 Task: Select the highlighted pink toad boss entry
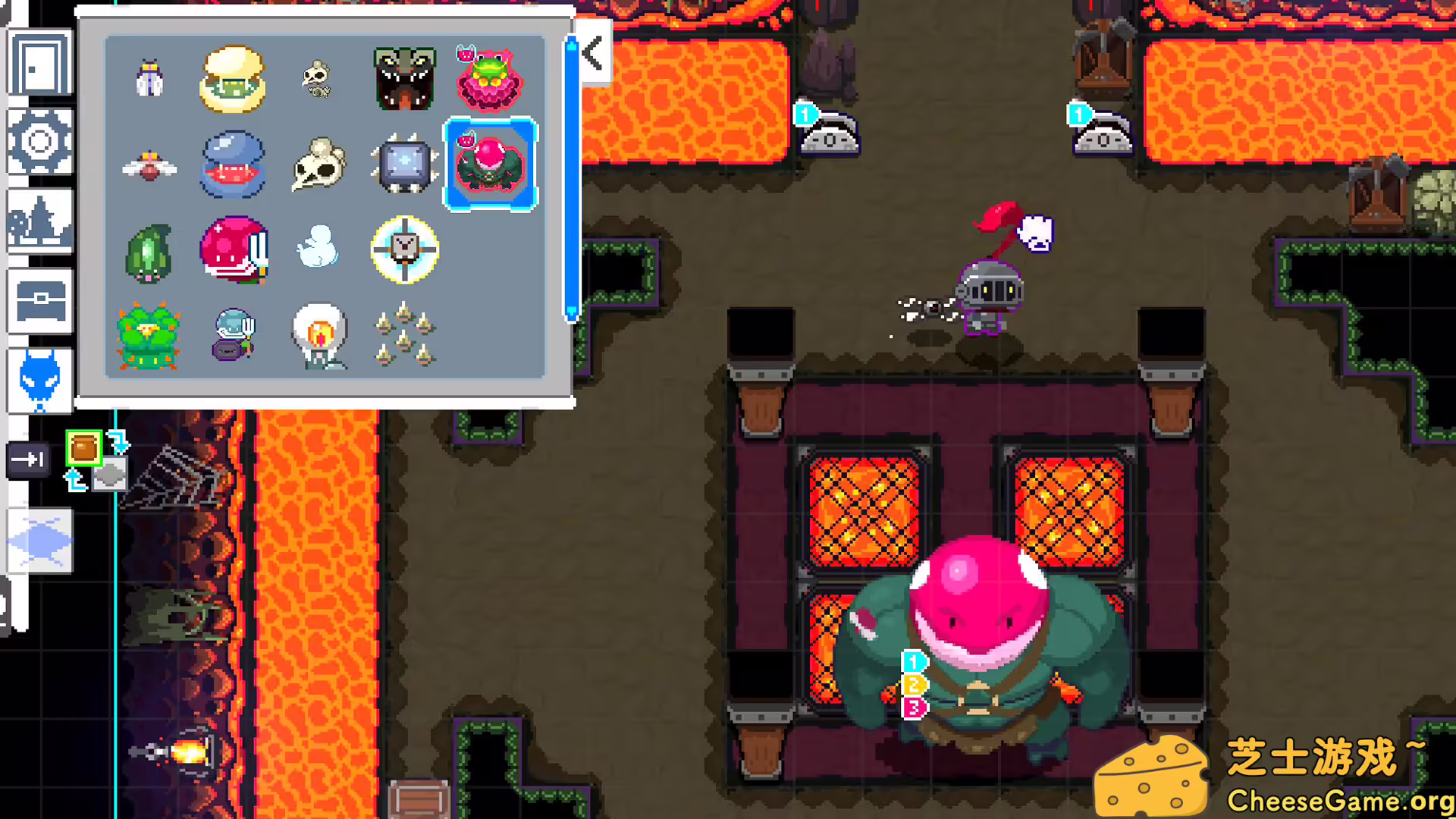point(490,163)
